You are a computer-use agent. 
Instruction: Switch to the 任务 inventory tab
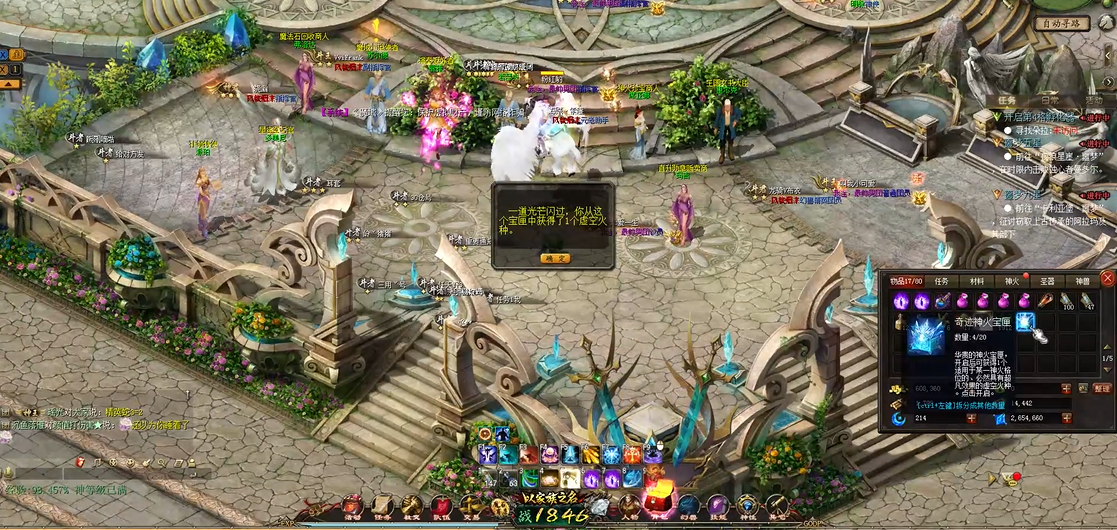[x=940, y=282]
